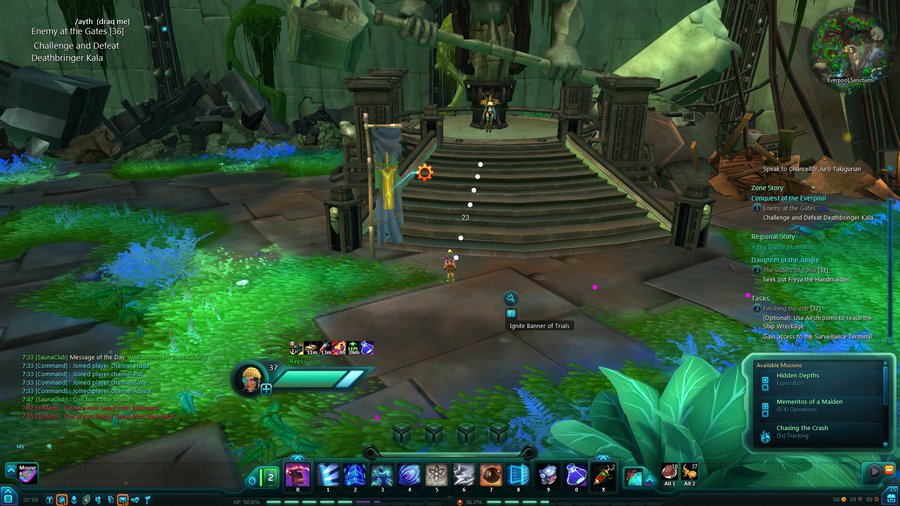Click the action set 2 selector
The width and height of the screenshot is (900, 506).
tap(270, 477)
